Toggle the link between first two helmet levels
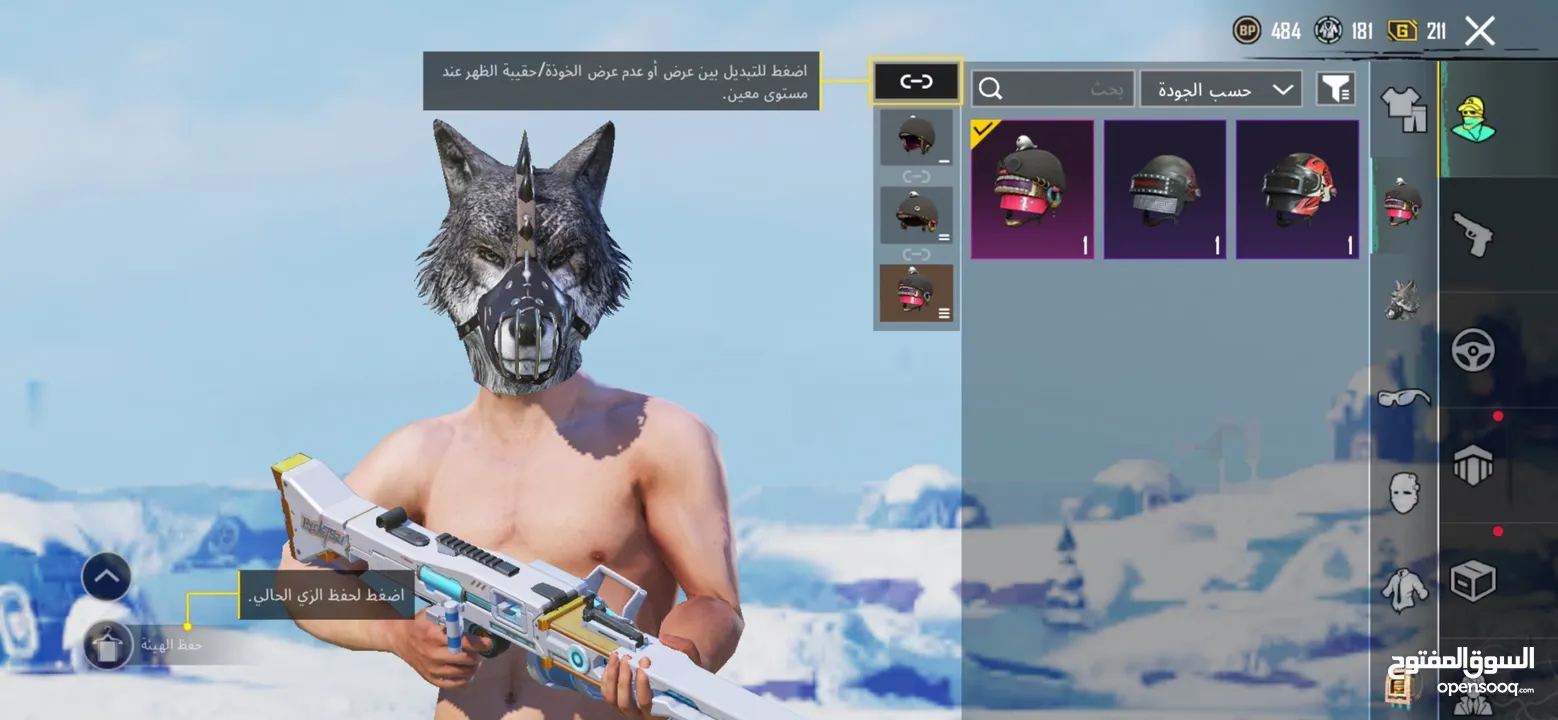Viewport: 1558px width, 720px height. 916,176
